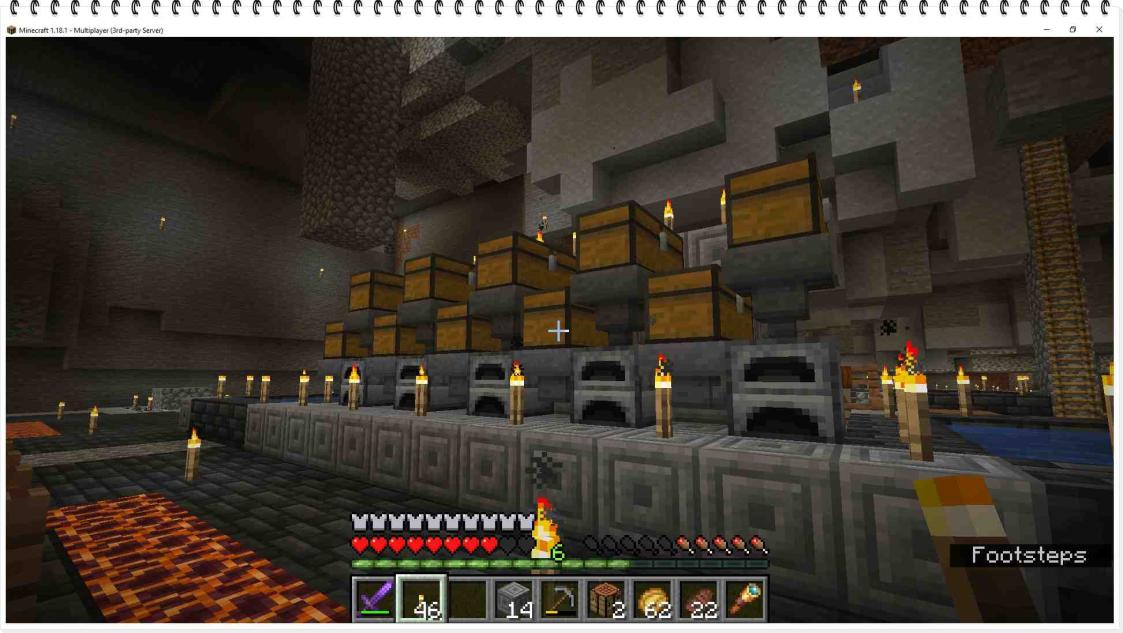Select the torch stack of 46
The width and height of the screenshot is (1123, 633).
tap(421, 599)
